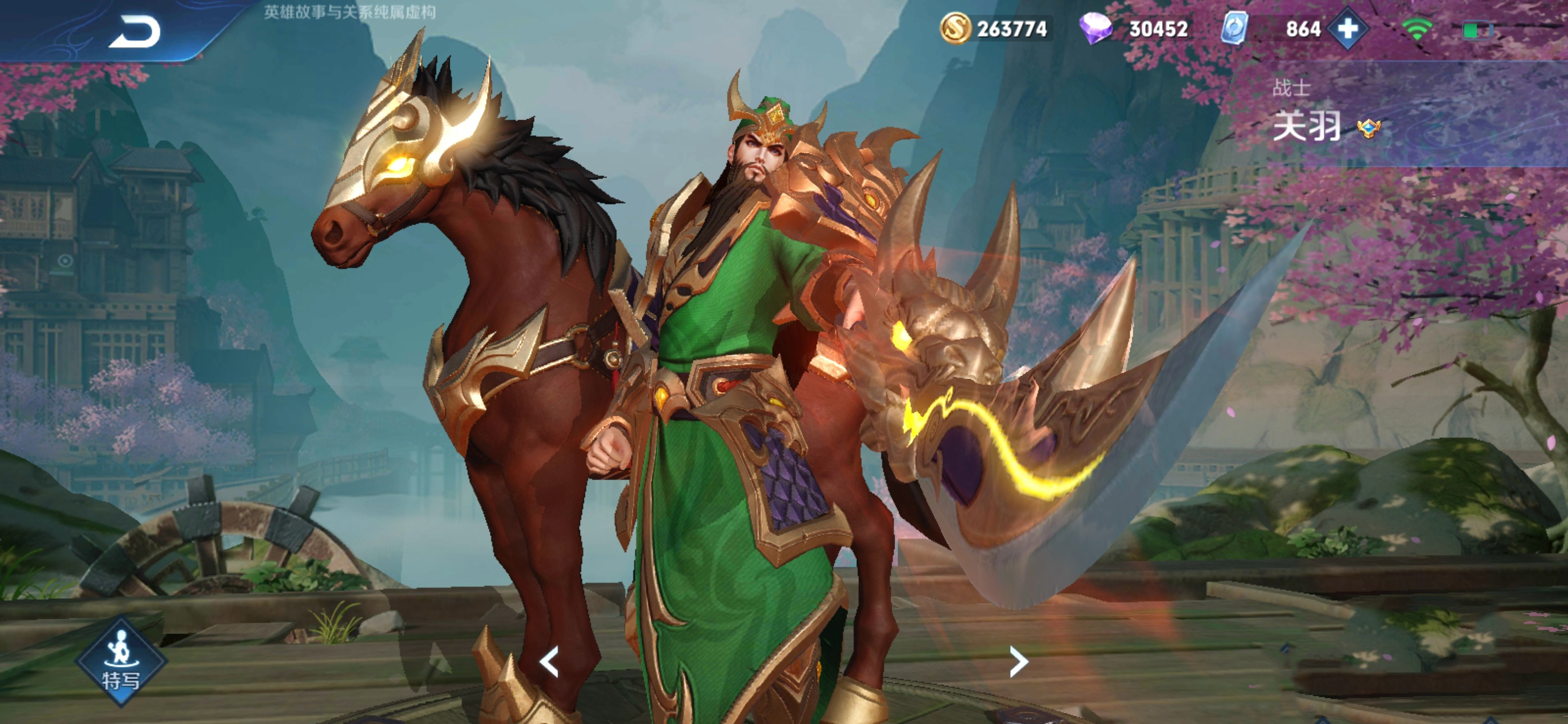Tap the gold coin currency icon

tap(955, 29)
